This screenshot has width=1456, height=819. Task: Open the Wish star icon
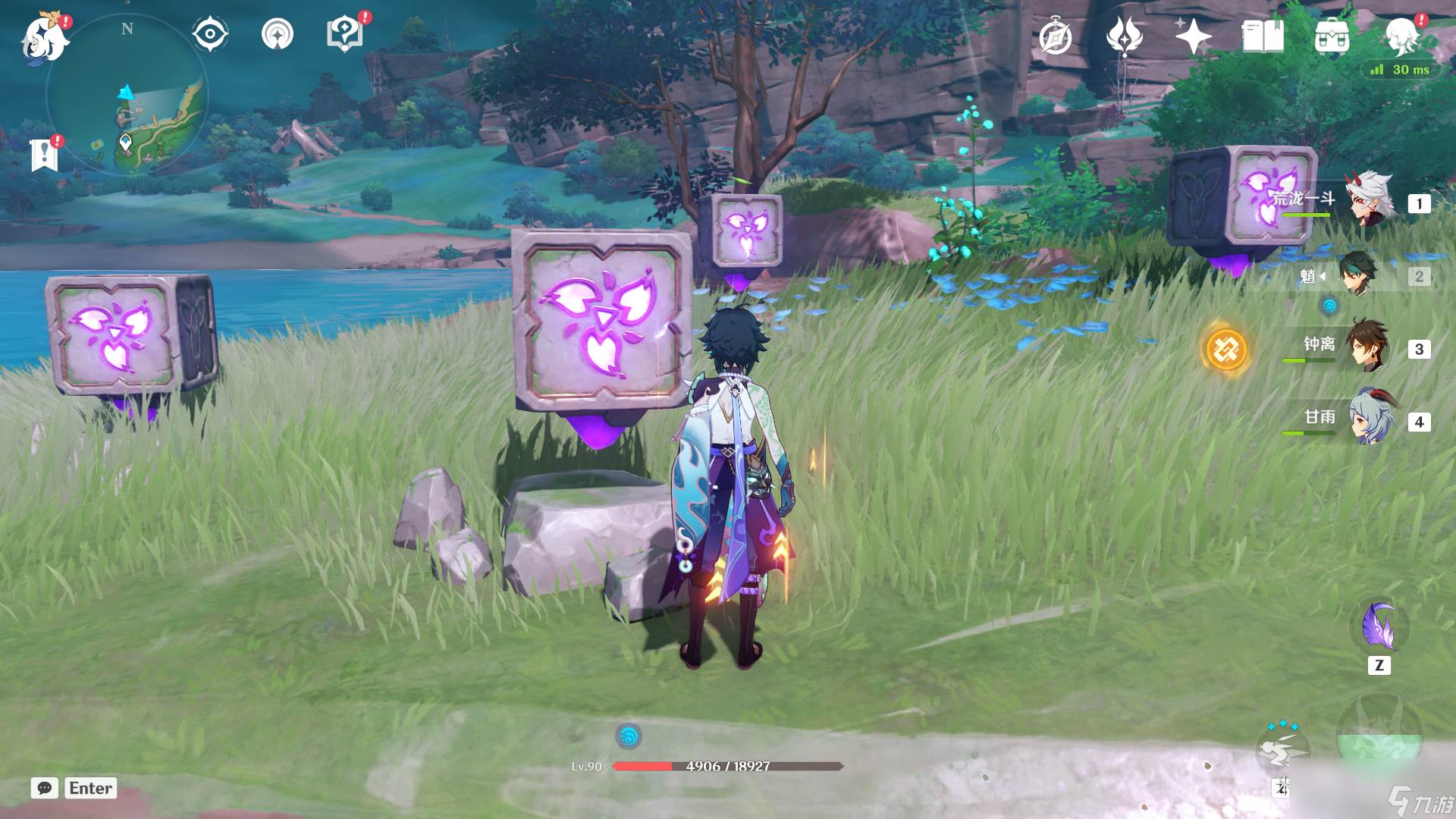coord(1192,36)
